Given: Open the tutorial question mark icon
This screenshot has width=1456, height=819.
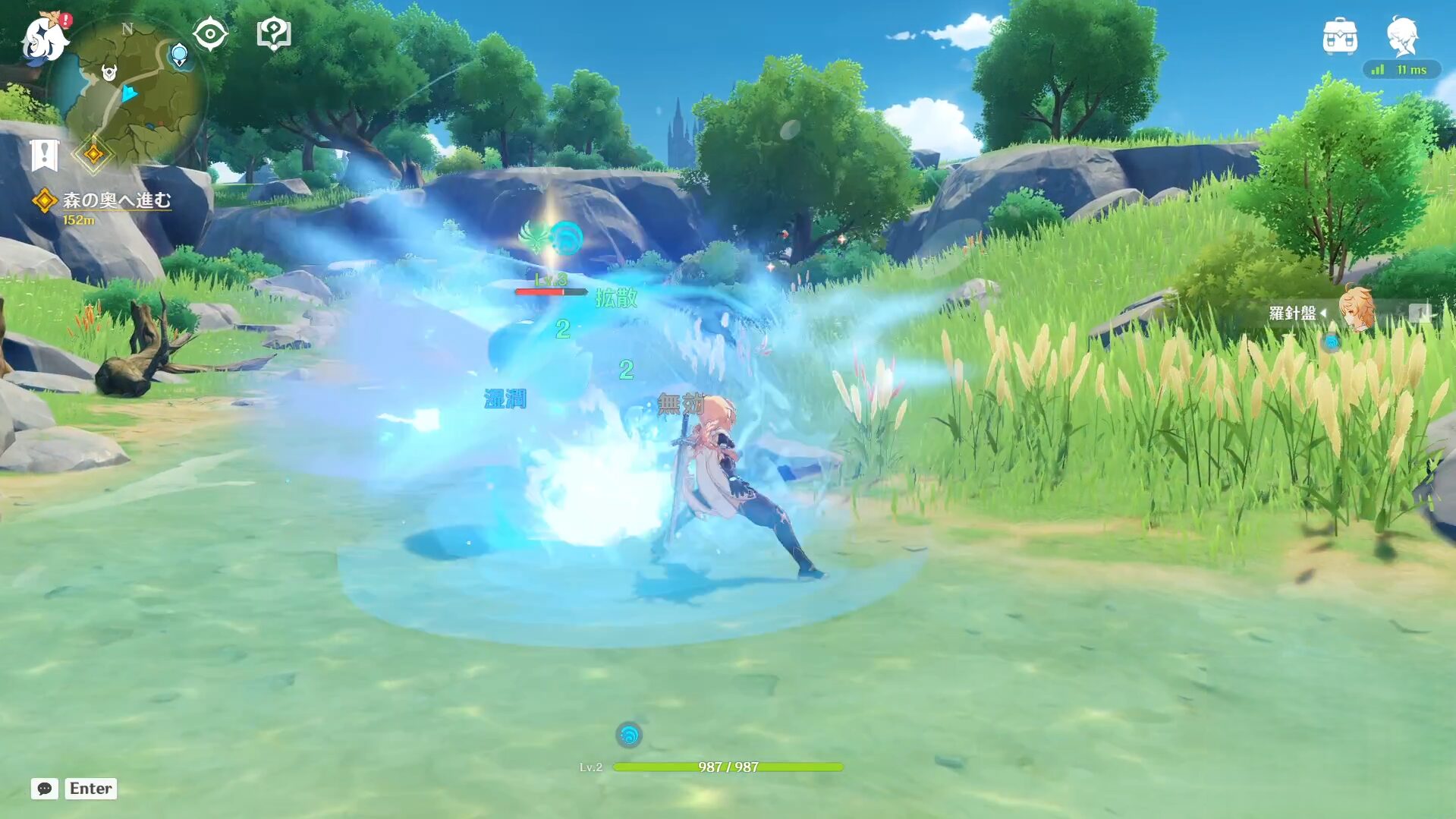Looking at the screenshot, I should coord(274,34).
